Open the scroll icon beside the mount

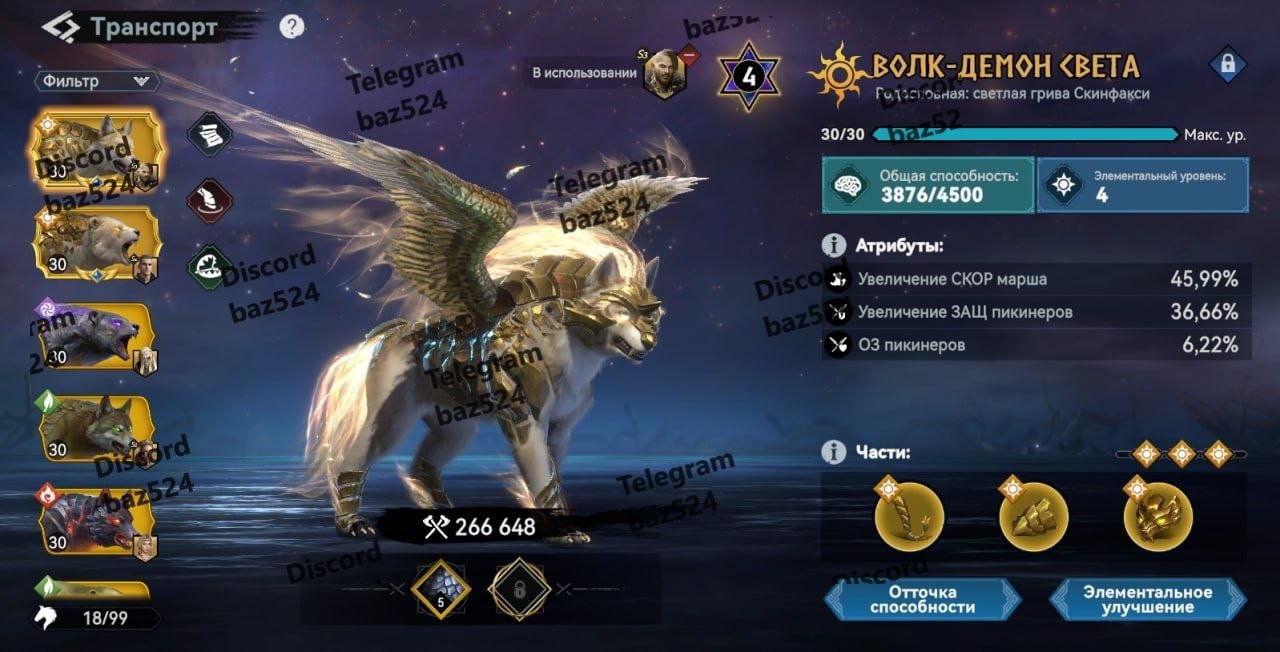point(211,133)
